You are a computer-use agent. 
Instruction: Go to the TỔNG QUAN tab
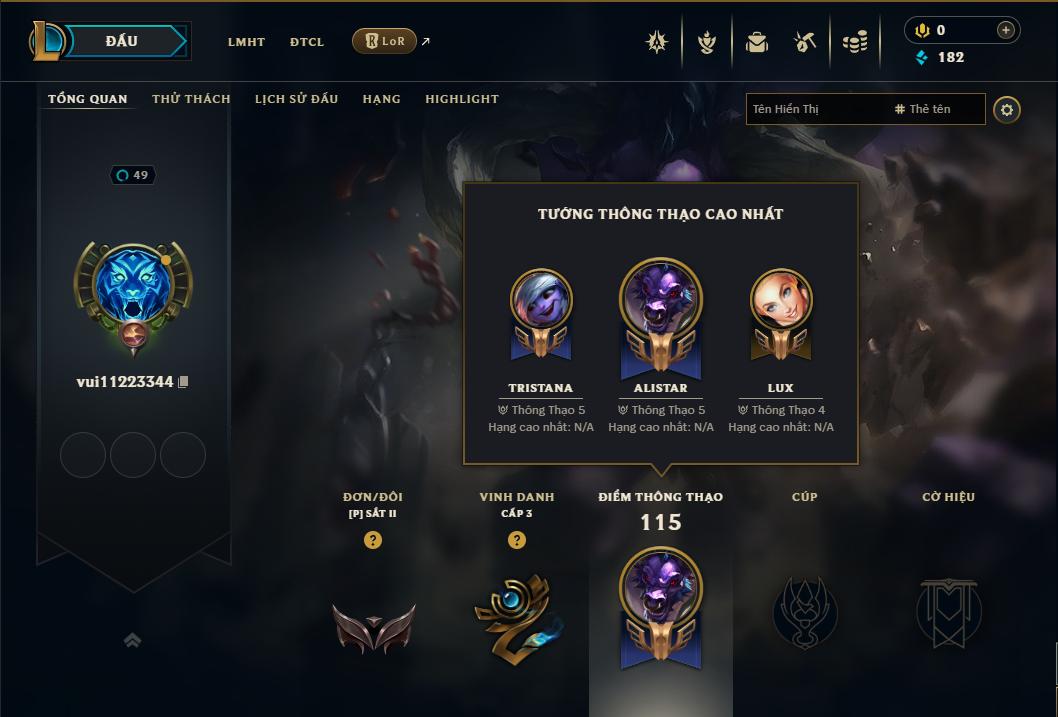88,99
